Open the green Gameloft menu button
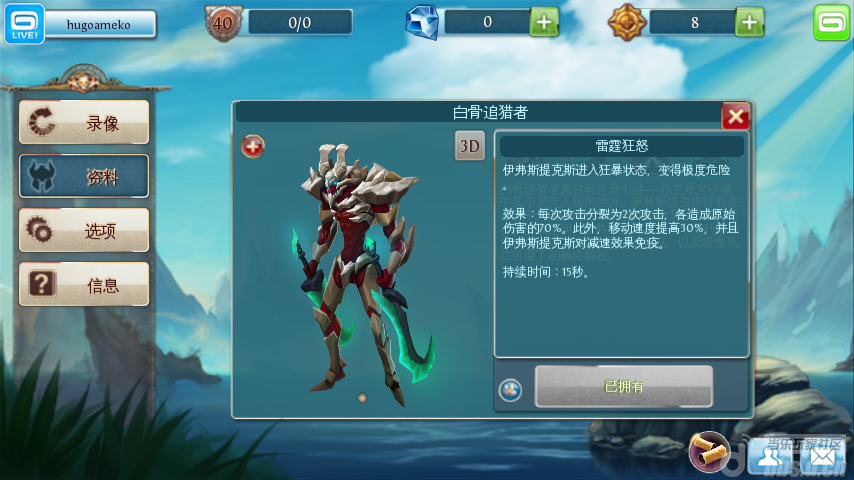854x480 pixels. 831,22
